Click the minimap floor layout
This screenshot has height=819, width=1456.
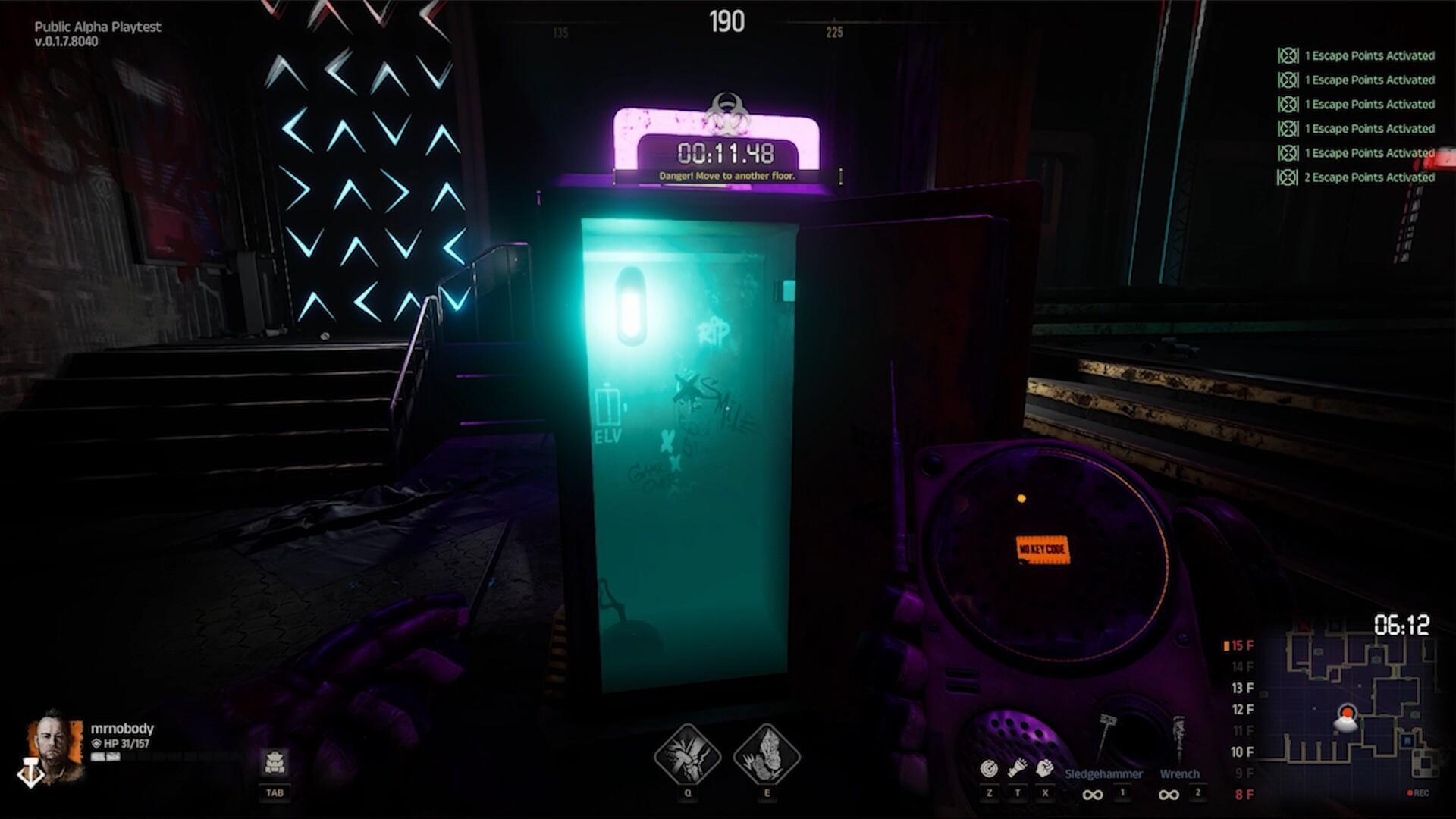click(1357, 709)
